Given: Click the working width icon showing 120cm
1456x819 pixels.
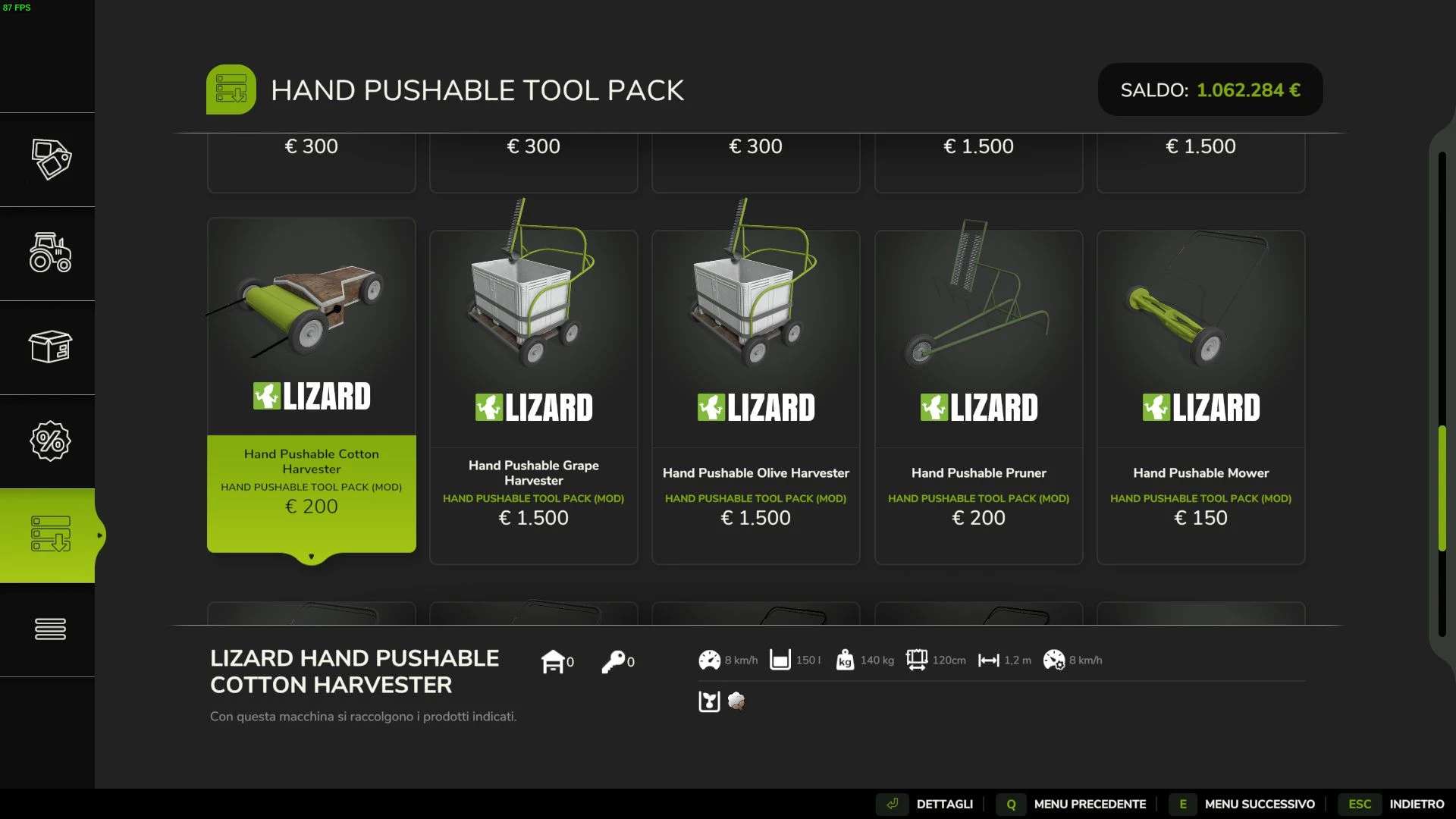Looking at the screenshot, I should click(918, 660).
